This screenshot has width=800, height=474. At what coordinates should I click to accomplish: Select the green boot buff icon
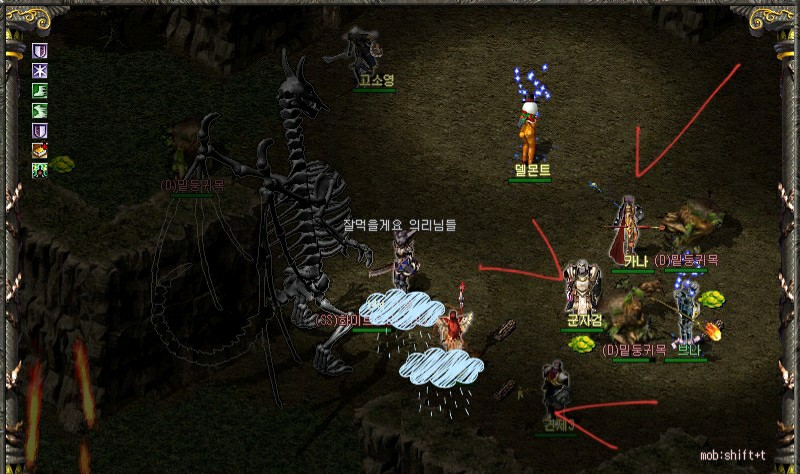click(40, 91)
